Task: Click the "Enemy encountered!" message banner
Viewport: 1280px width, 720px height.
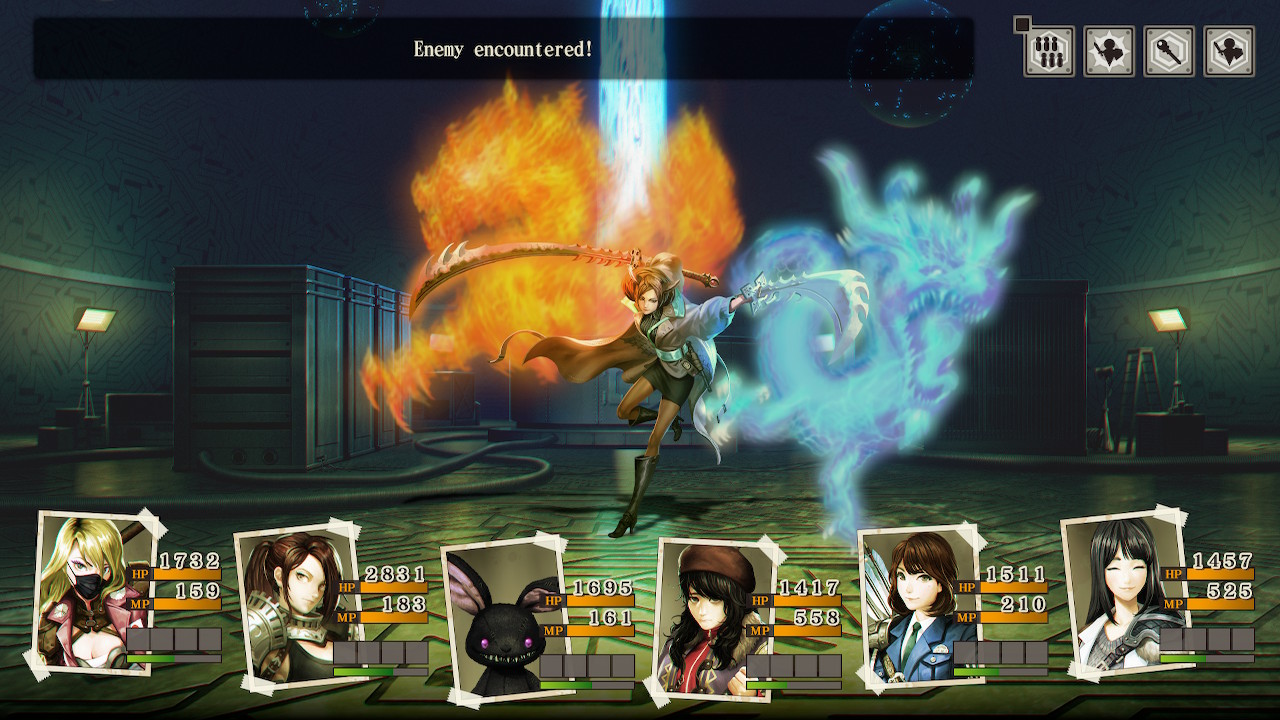Action: [x=503, y=49]
